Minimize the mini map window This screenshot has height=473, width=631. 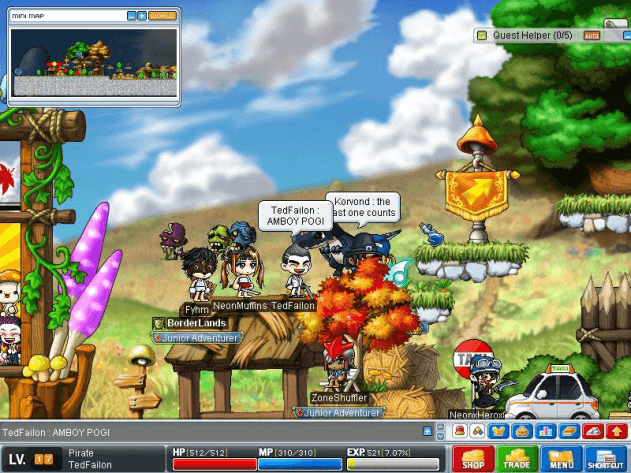tap(131, 16)
